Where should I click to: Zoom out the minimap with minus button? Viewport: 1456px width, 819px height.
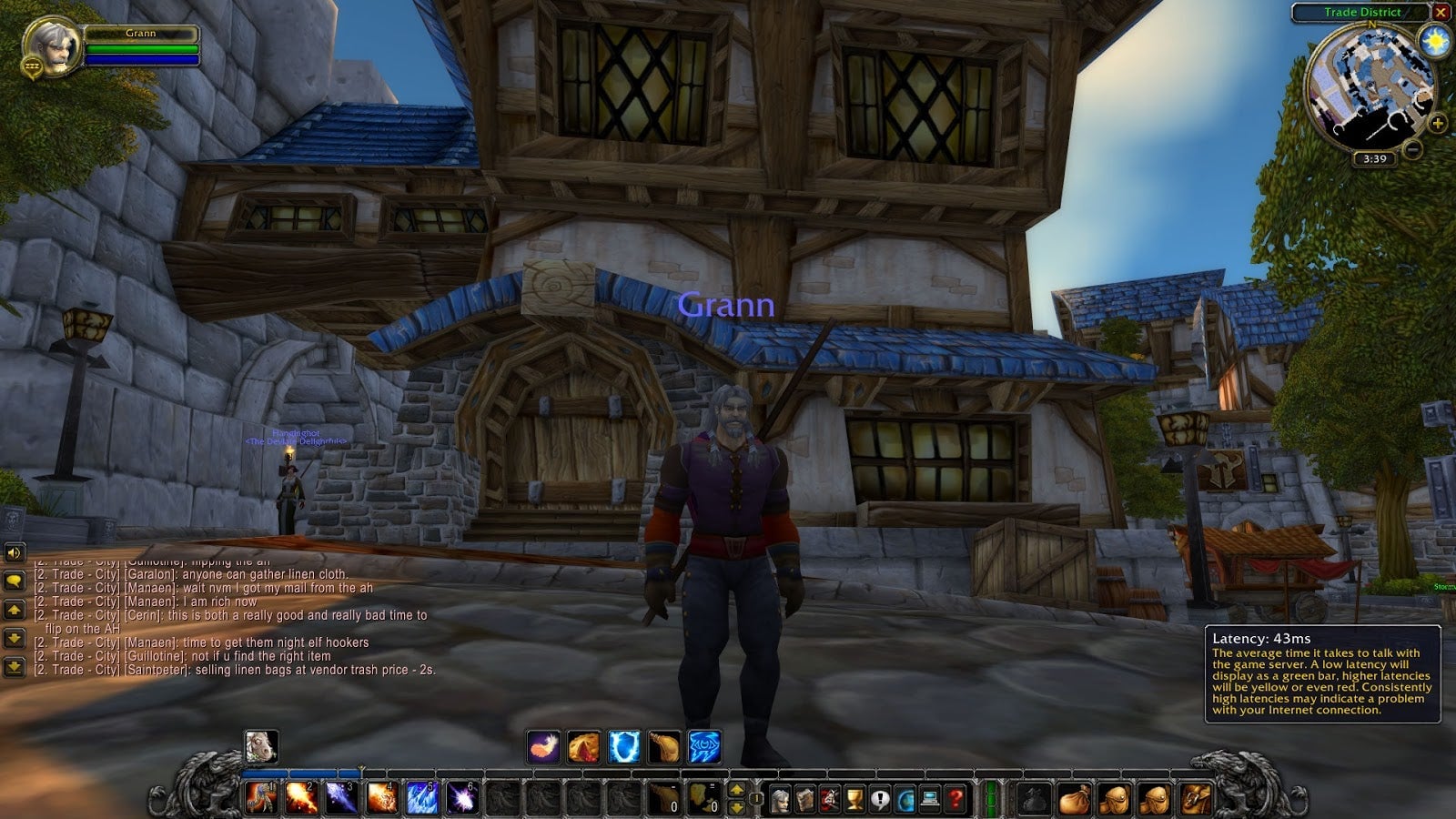1415,147
